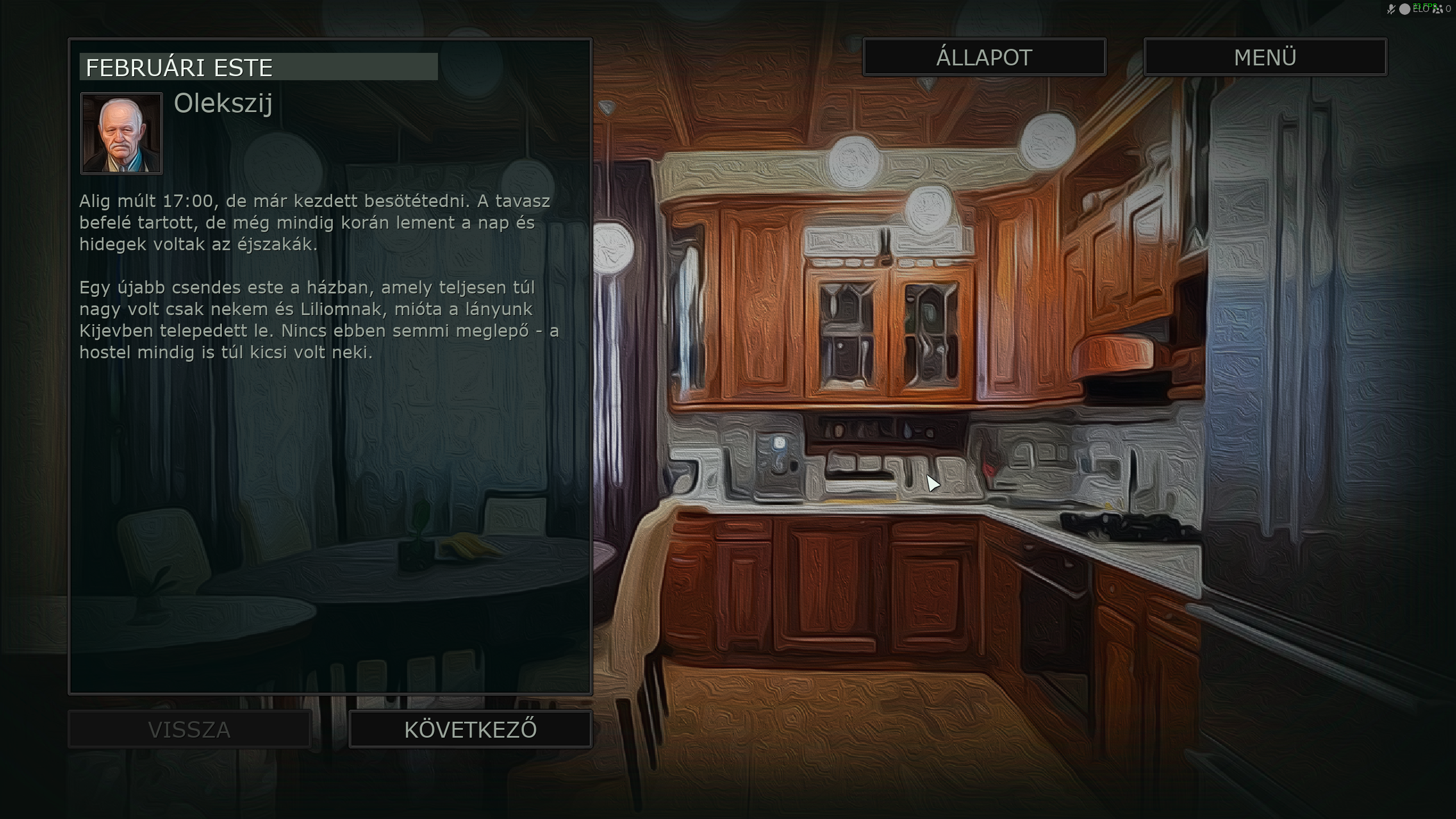Screen dimensions: 1456x819
Task: Go back with the VISSZA button
Action: tap(189, 730)
